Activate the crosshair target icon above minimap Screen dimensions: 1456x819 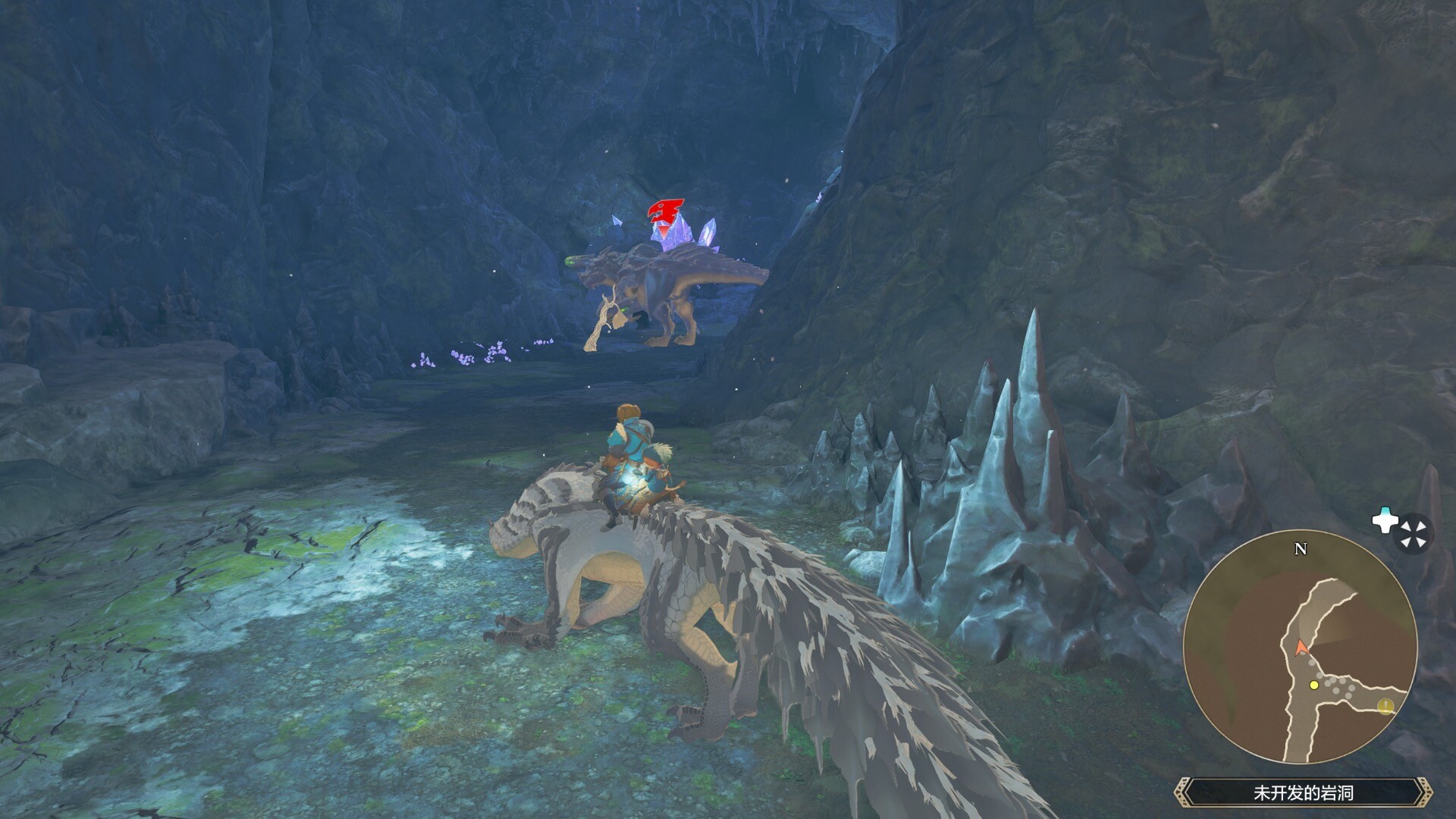point(1414,534)
